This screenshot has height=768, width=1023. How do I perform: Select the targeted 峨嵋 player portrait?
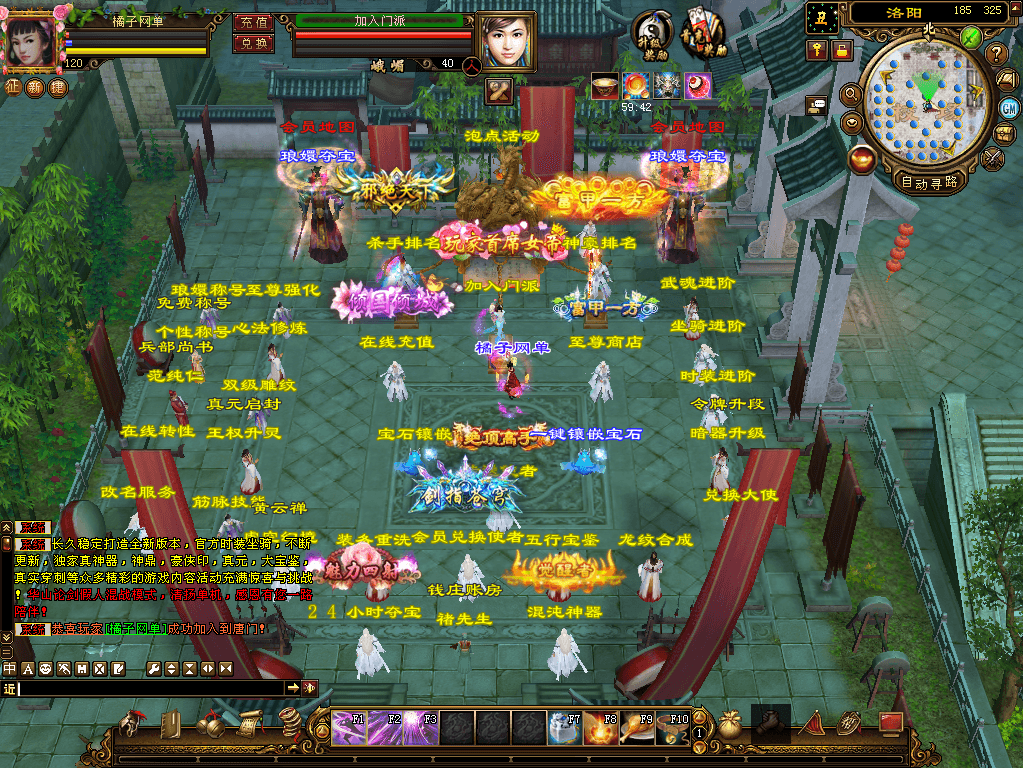pos(504,40)
